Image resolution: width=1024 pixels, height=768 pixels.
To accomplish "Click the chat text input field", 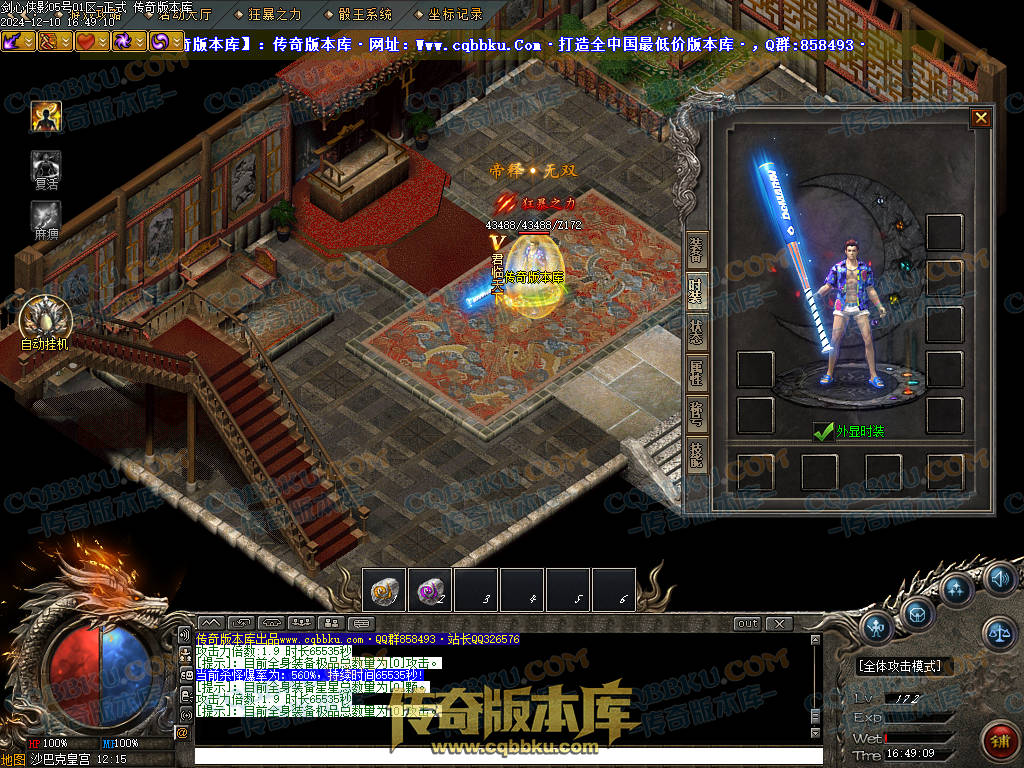I will click(500, 756).
